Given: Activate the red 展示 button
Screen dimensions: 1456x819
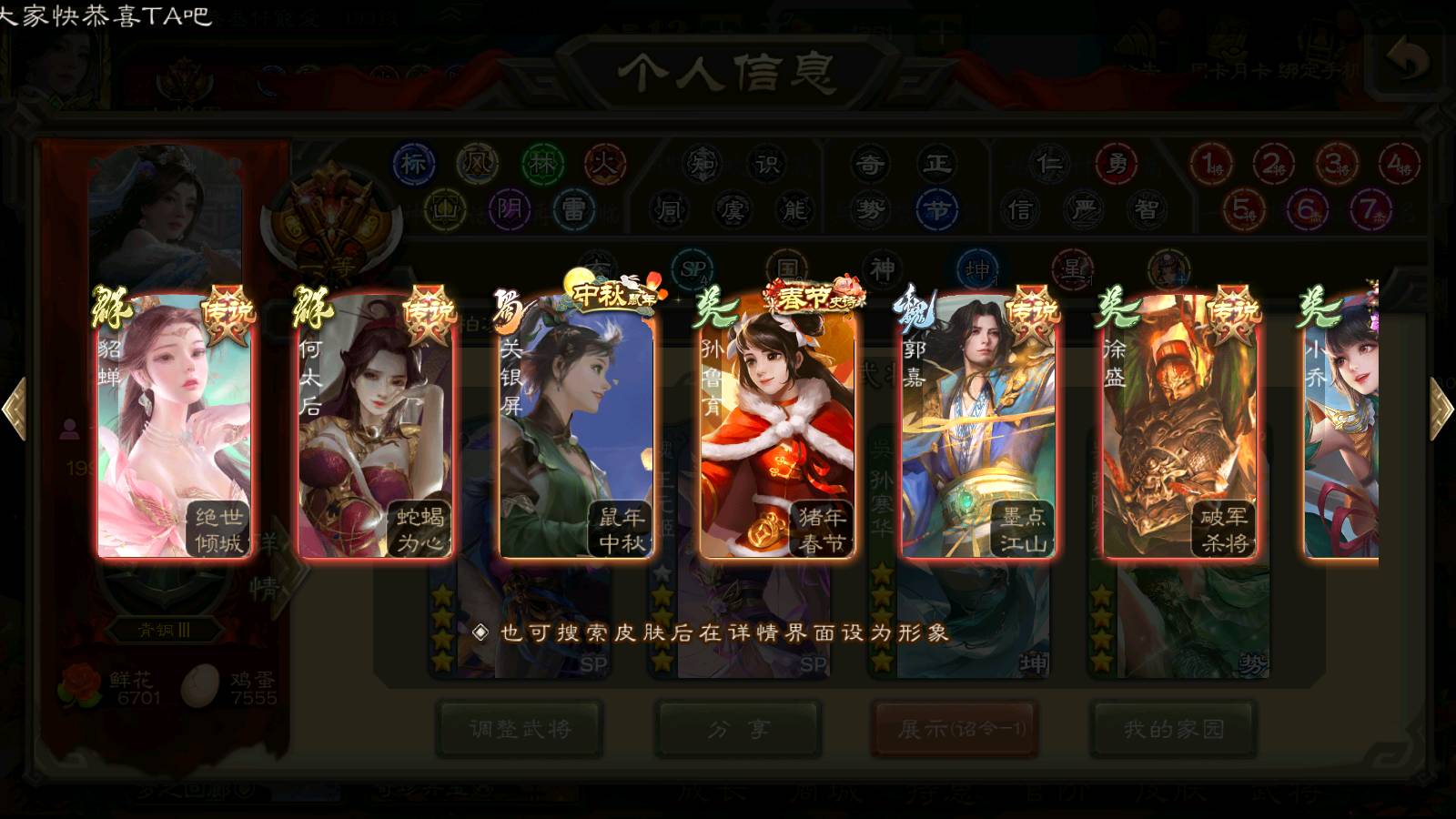Looking at the screenshot, I should coord(955,729).
